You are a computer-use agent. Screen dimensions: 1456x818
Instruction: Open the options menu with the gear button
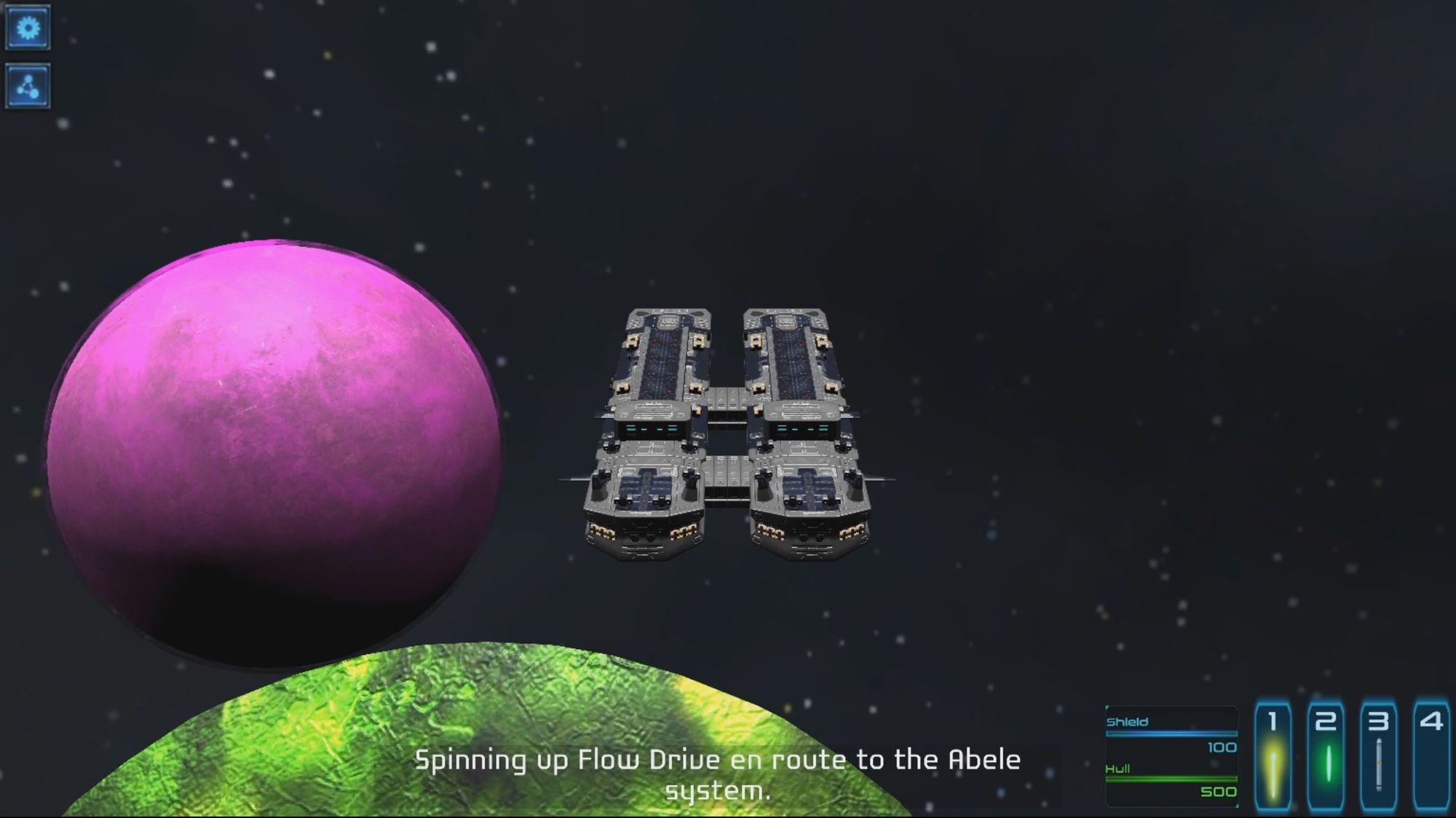tap(28, 28)
